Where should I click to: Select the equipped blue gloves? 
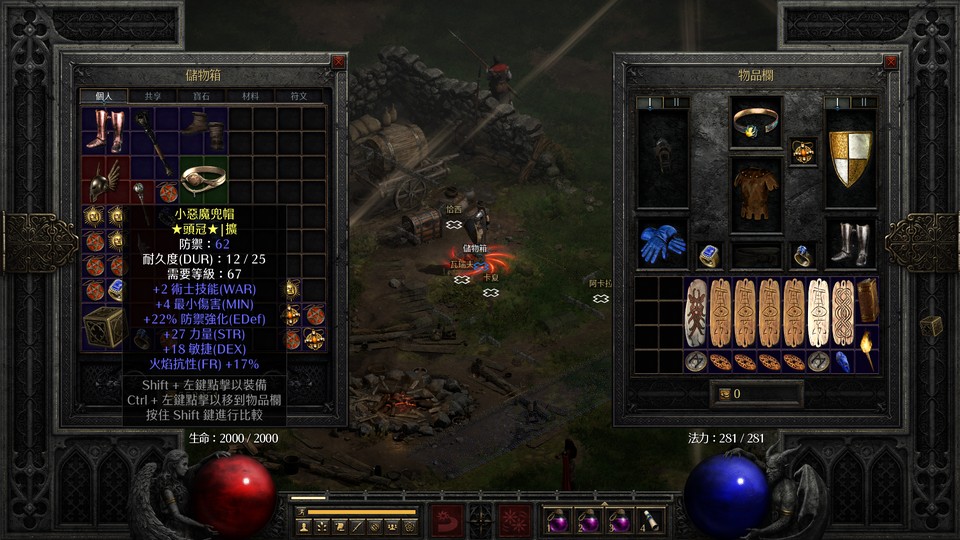coord(661,242)
